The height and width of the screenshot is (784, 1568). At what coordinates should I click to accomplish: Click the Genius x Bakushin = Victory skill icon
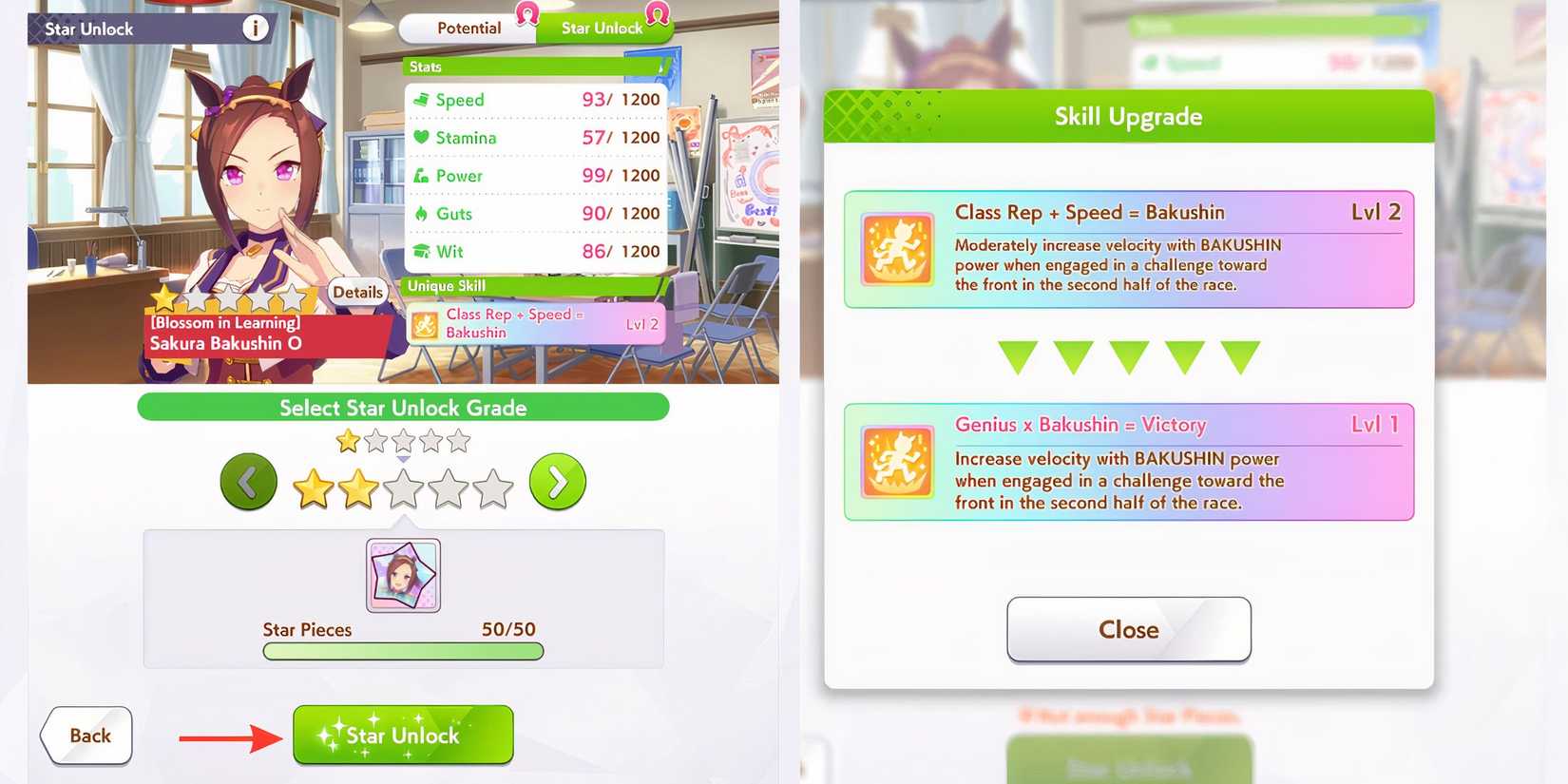pyautogui.click(x=896, y=463)
